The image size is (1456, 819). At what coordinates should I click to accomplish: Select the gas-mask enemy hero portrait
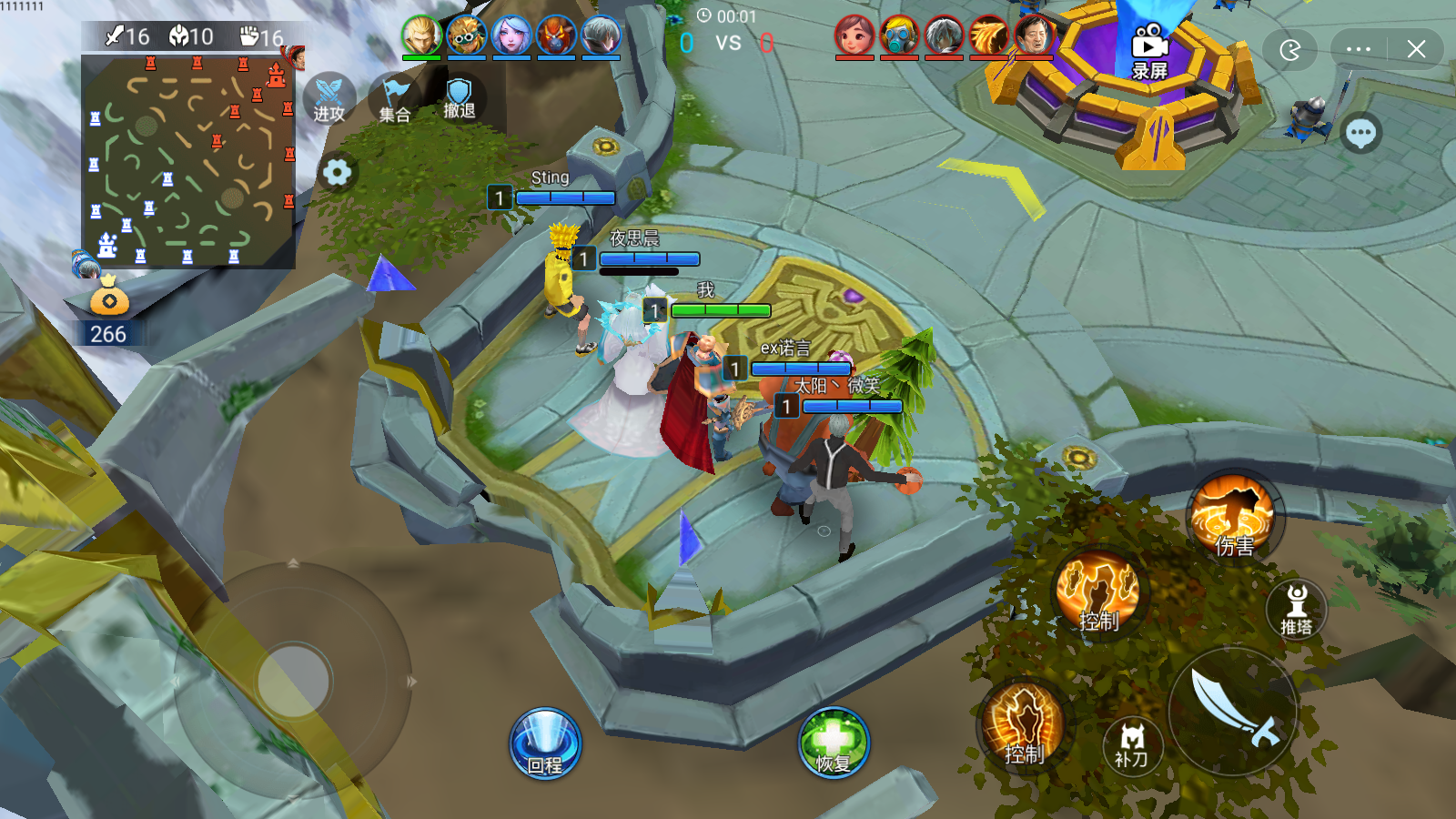click(x=899, y=36)
